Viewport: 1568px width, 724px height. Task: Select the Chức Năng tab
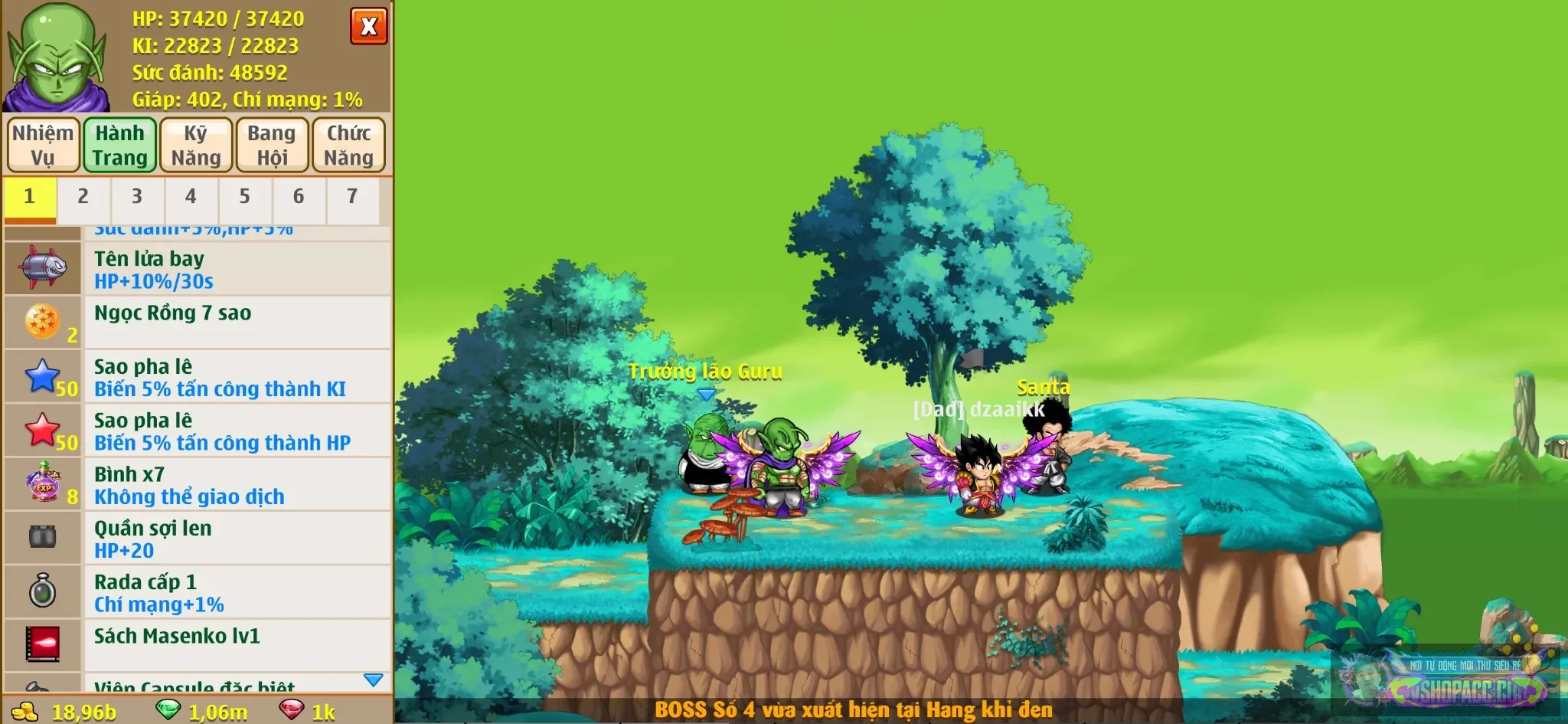pos(348,145)
